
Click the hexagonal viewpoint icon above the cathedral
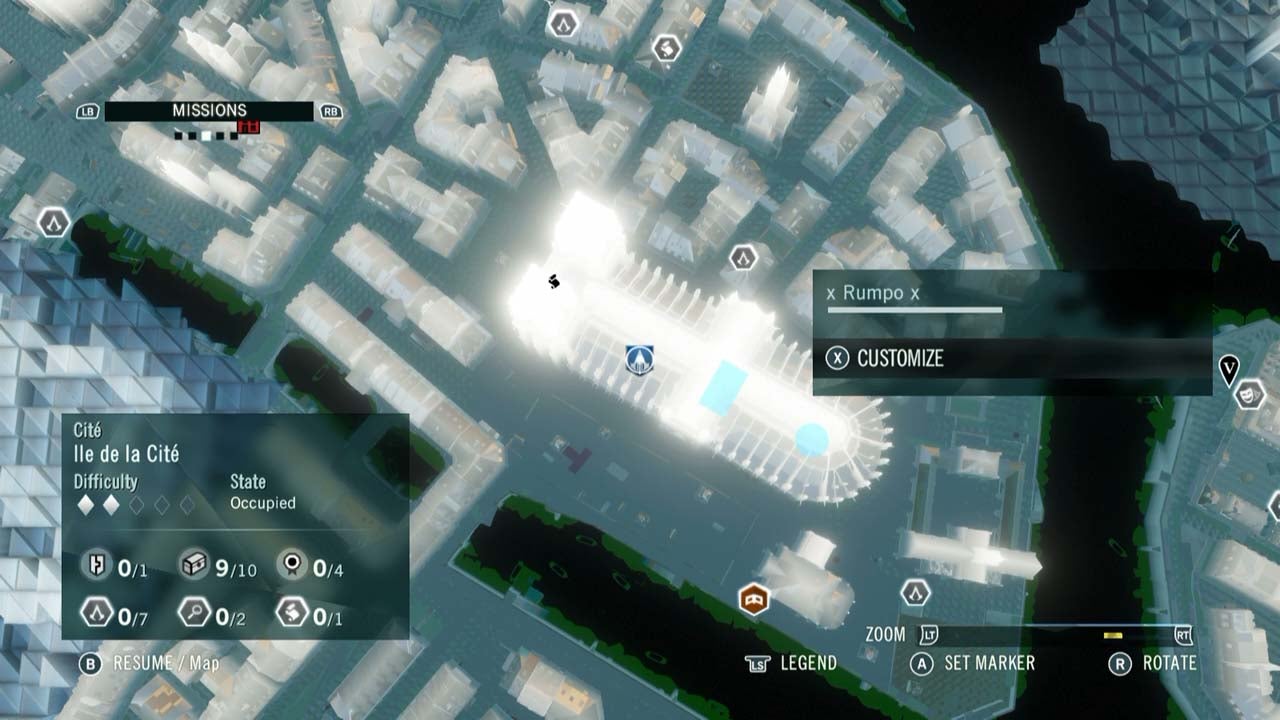tap(741, 256)
